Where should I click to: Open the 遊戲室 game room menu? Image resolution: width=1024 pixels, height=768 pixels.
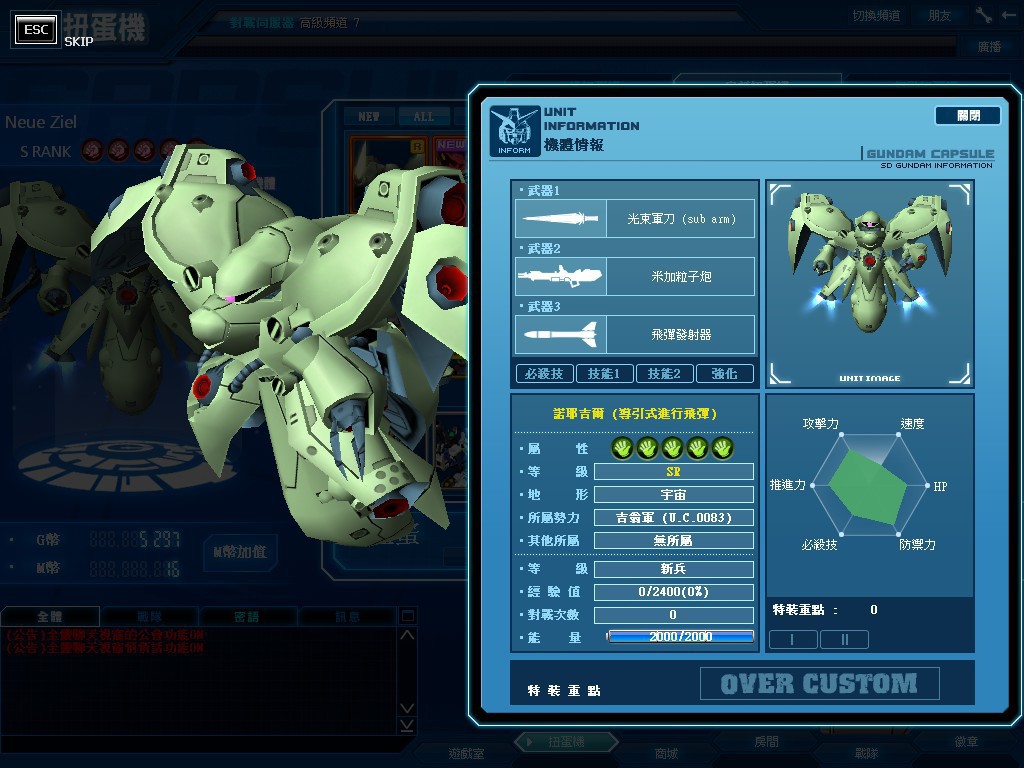(465, 753)
